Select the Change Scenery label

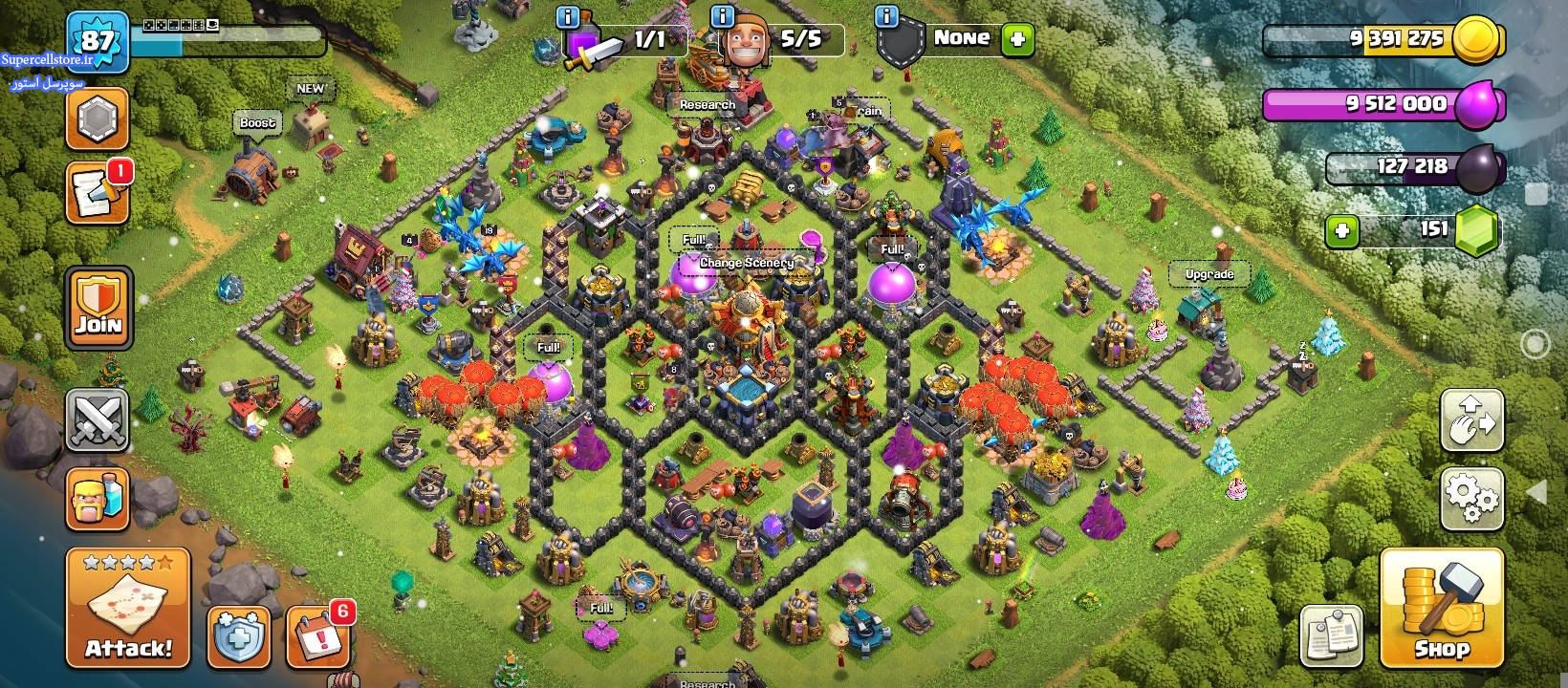click(746, 262)
